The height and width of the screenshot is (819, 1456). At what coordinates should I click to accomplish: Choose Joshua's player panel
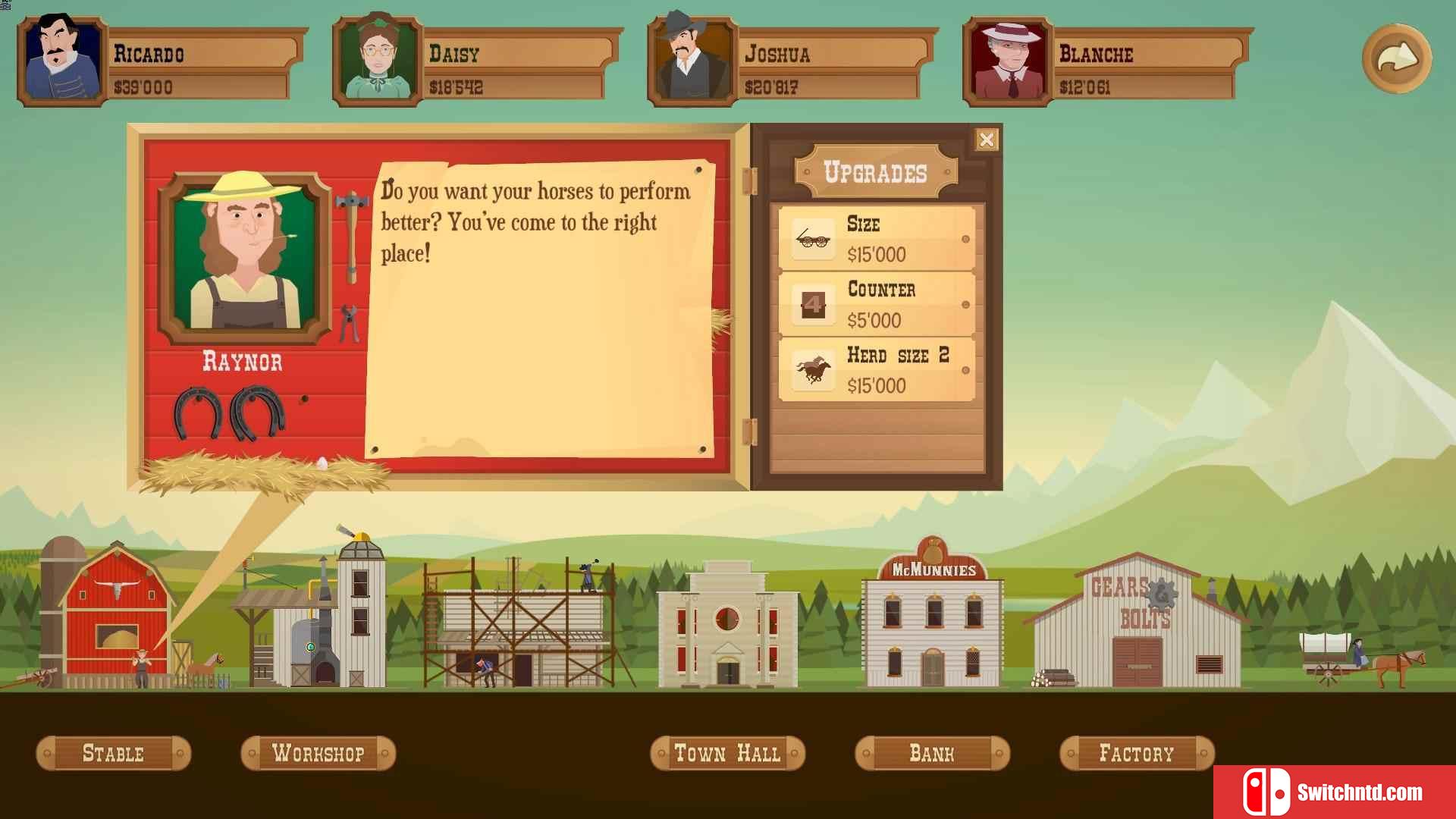point(792,62)
